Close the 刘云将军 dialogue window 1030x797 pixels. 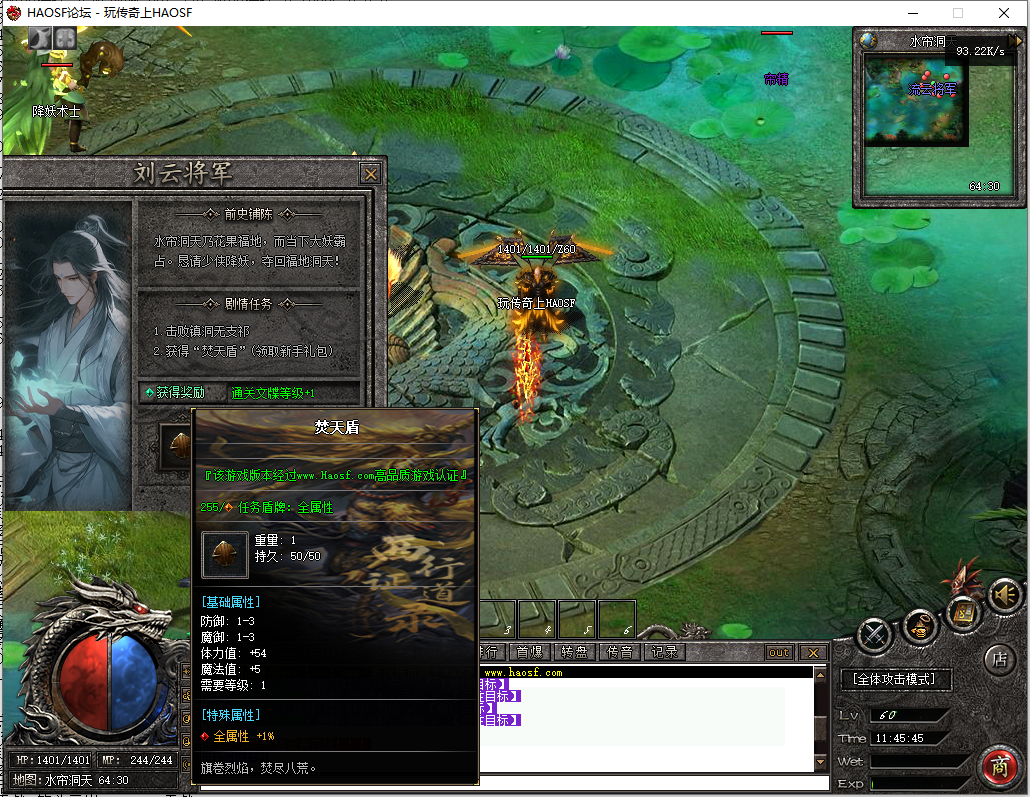pos(371,174)
